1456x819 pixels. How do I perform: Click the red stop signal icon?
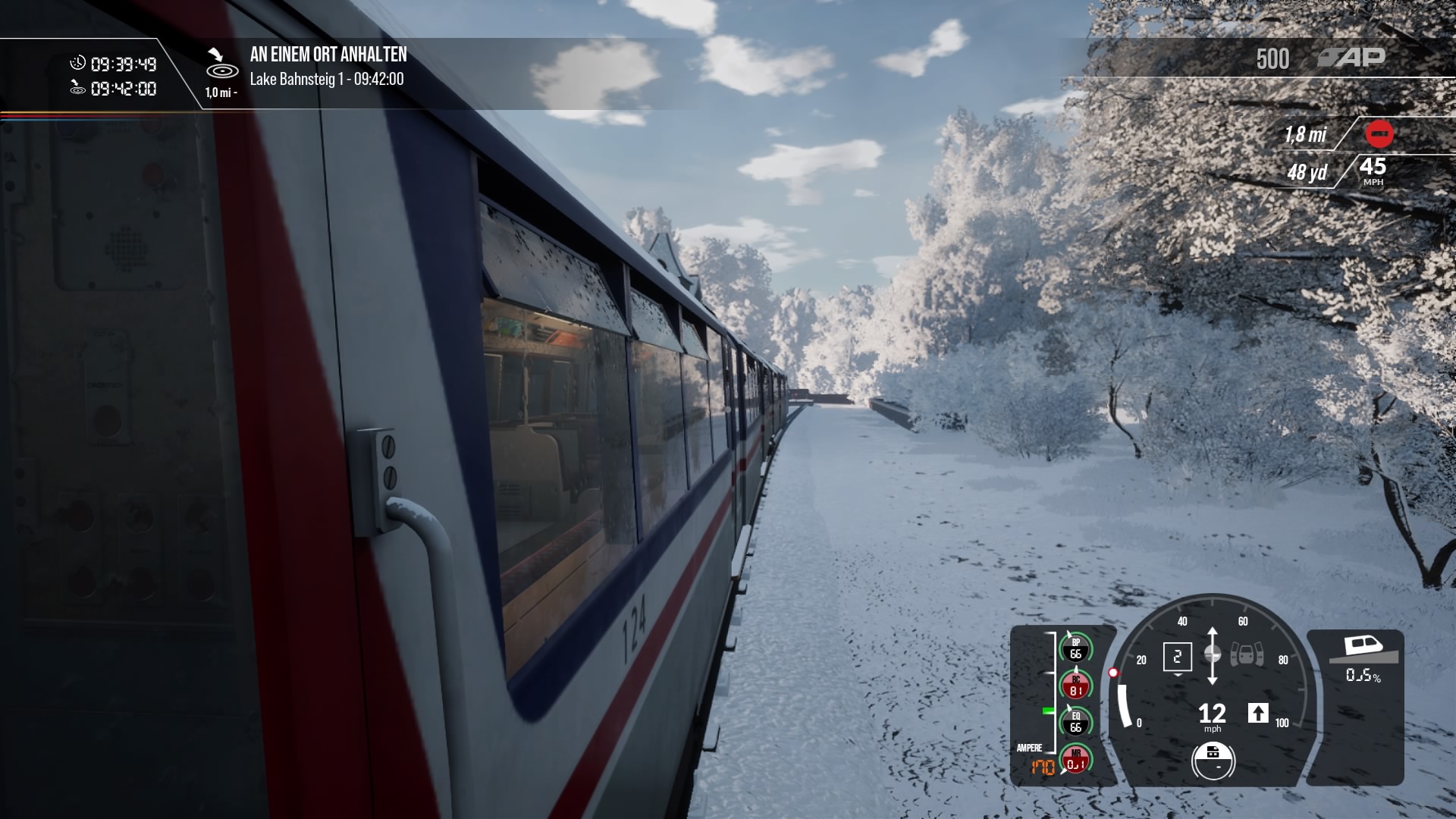tap(1379, 134)
